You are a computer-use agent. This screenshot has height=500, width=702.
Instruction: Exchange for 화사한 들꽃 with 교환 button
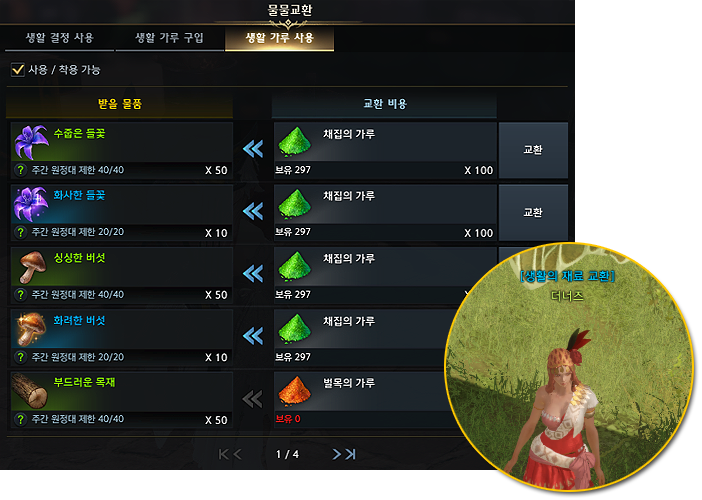533,212
